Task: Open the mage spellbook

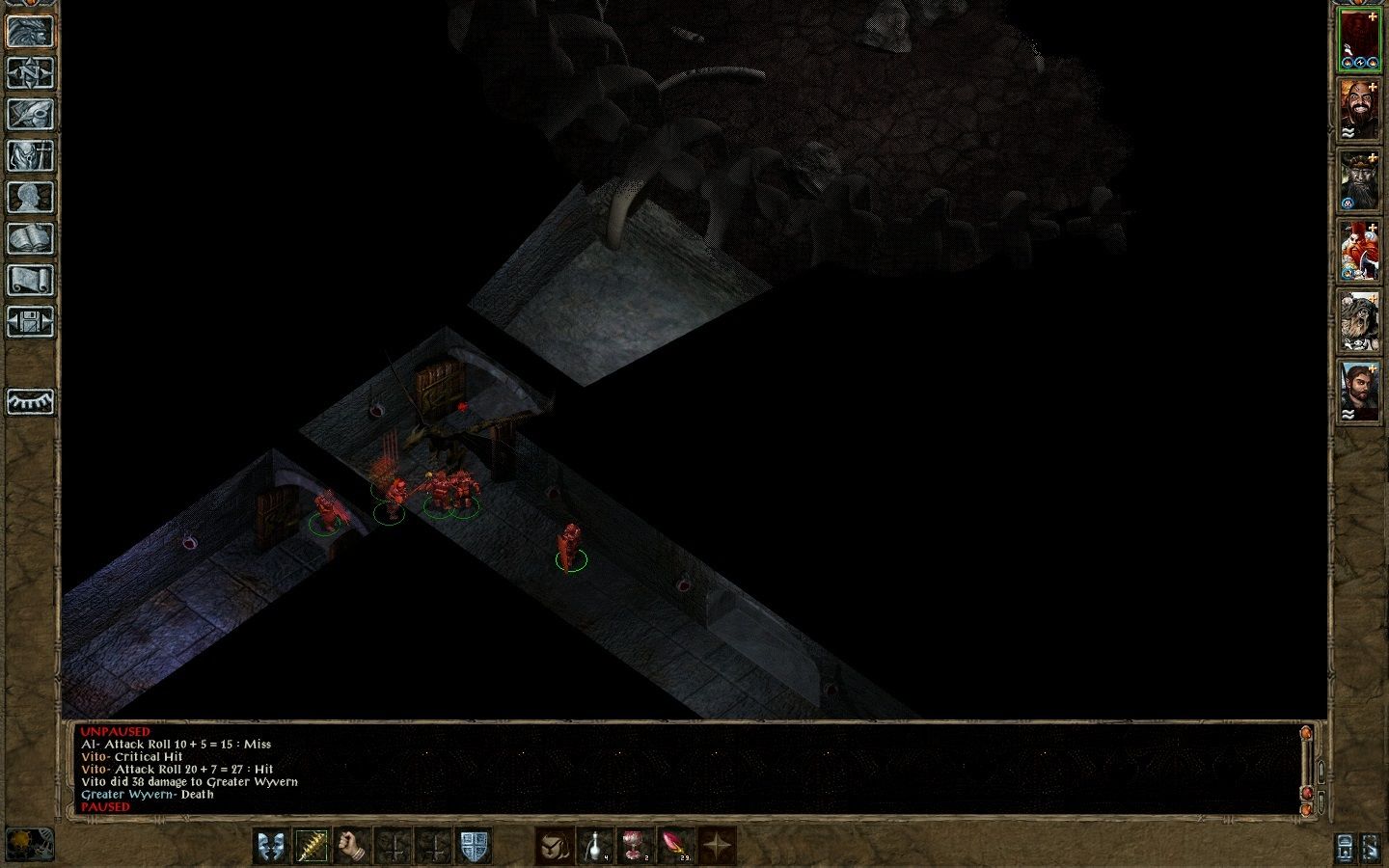Action: tap(30, 238)
